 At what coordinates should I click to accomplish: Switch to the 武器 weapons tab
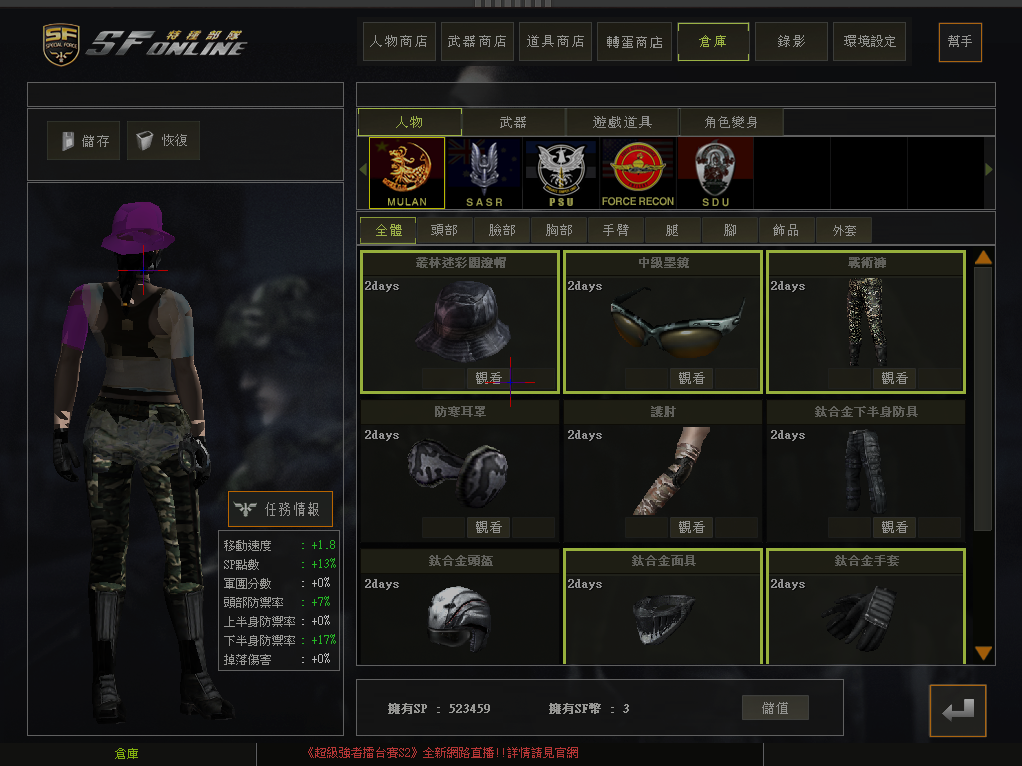(x=513, y=122)
